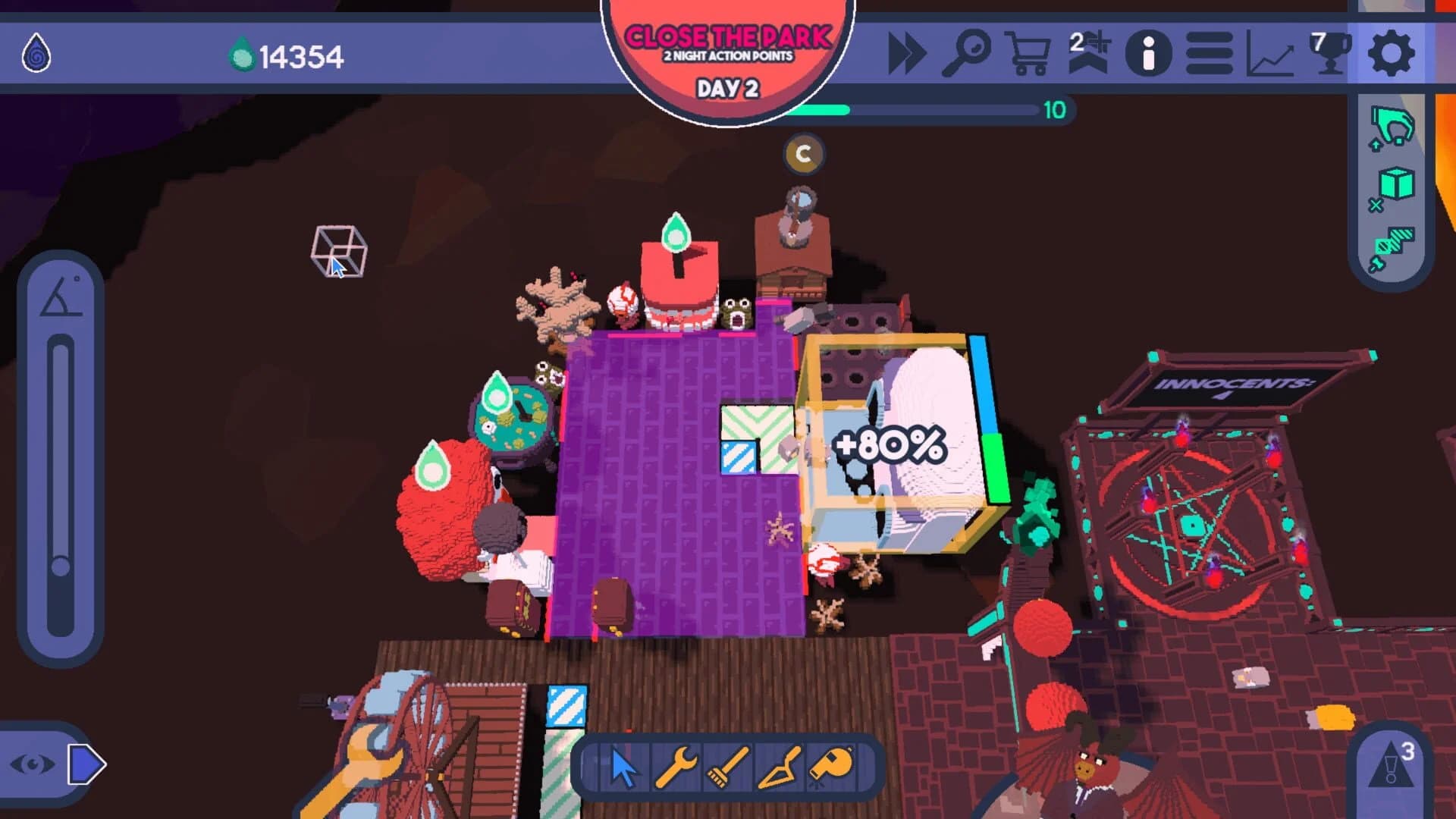Open the shopping cart store
Screen dimensions: 1456x819
coord(1029,53)
